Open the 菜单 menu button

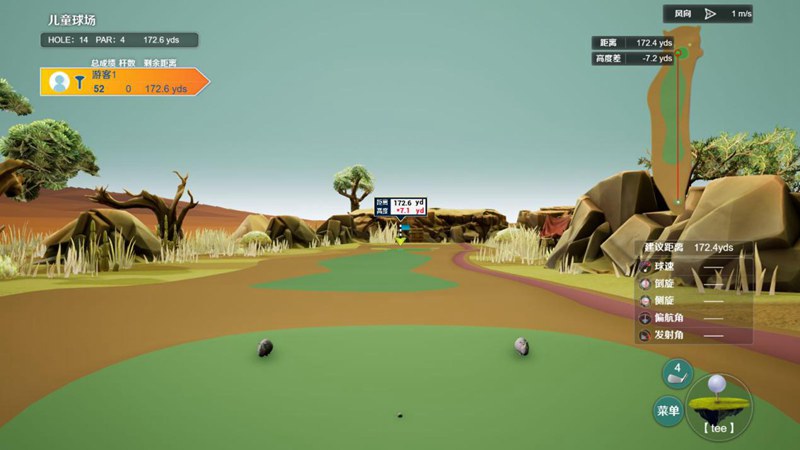668,410
